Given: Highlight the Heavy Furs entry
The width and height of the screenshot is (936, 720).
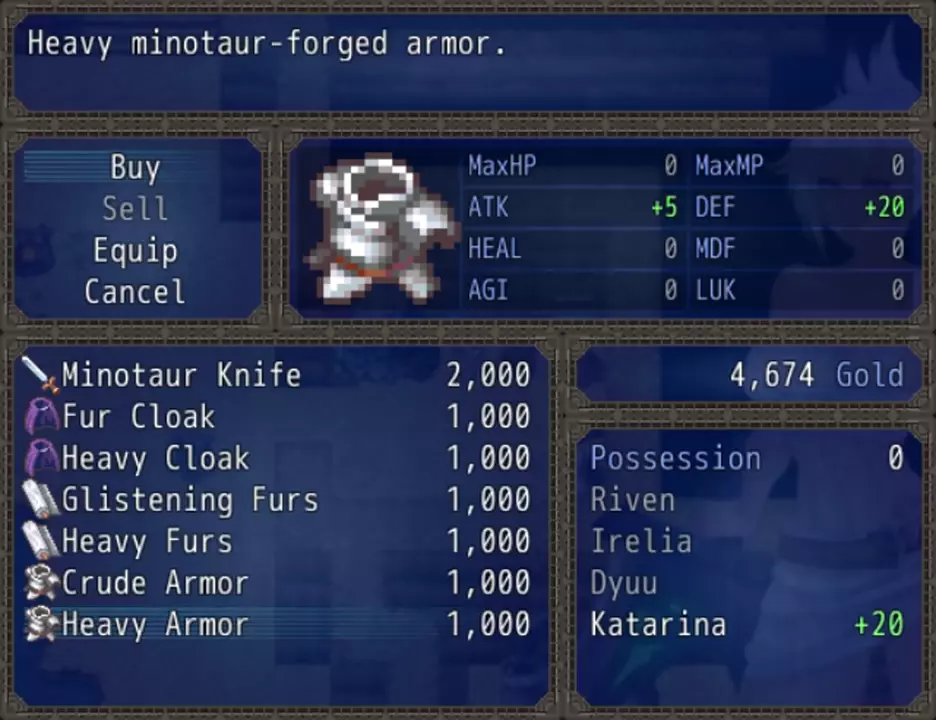Looking at the screenshot, I should [x=277, y=542].
